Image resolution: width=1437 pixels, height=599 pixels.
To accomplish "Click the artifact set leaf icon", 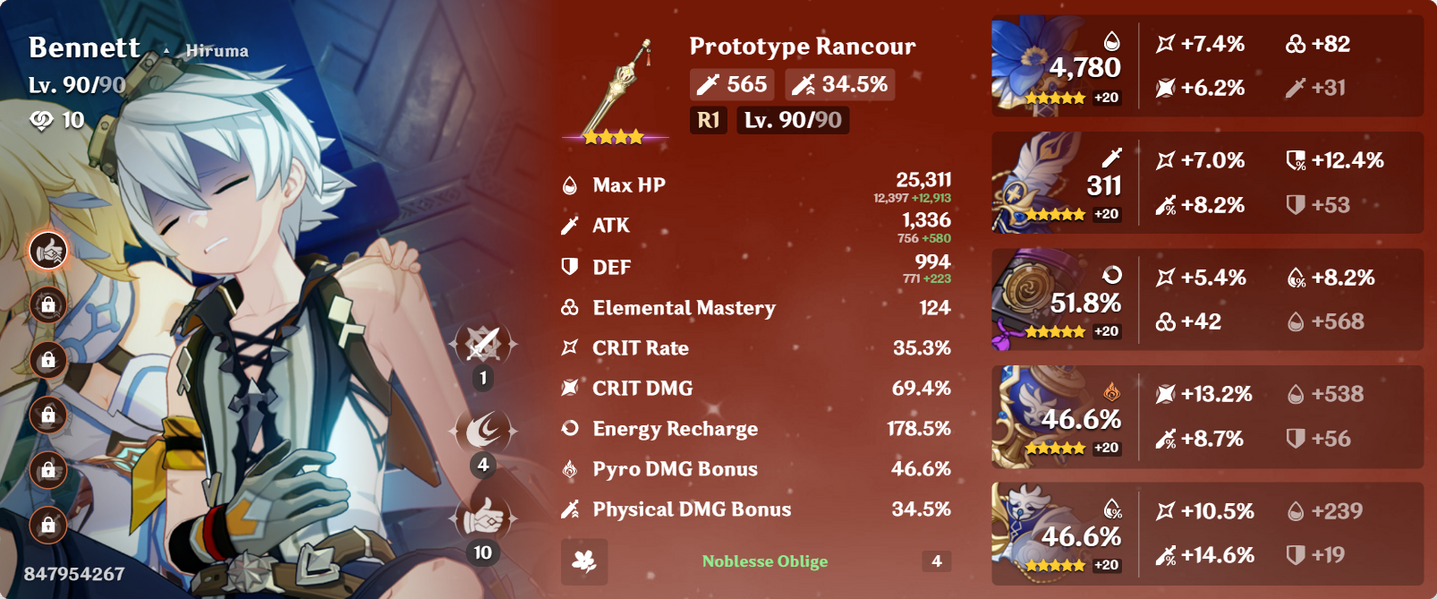I will coord(584,561).
